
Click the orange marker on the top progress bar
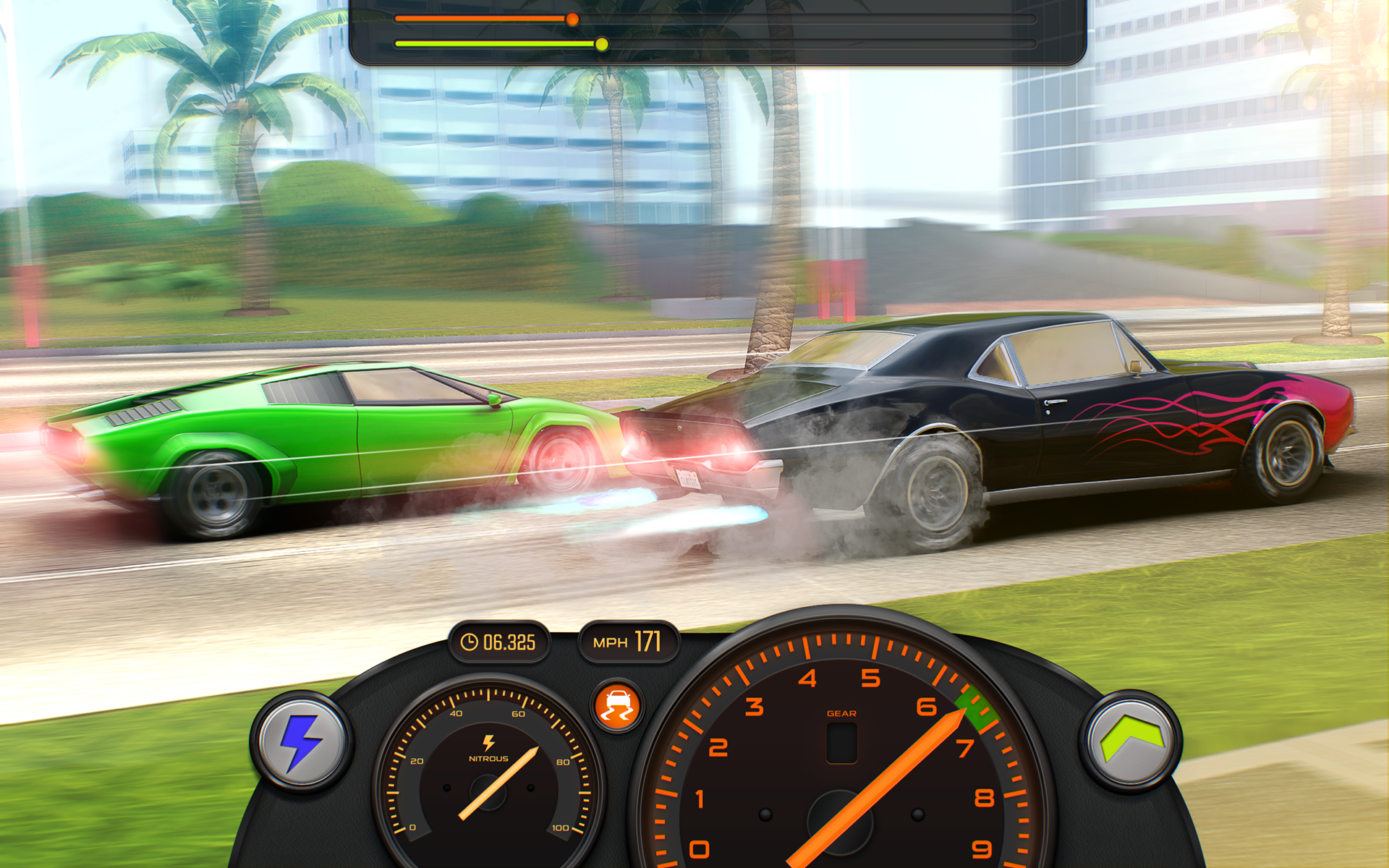[x=574, y=20]
